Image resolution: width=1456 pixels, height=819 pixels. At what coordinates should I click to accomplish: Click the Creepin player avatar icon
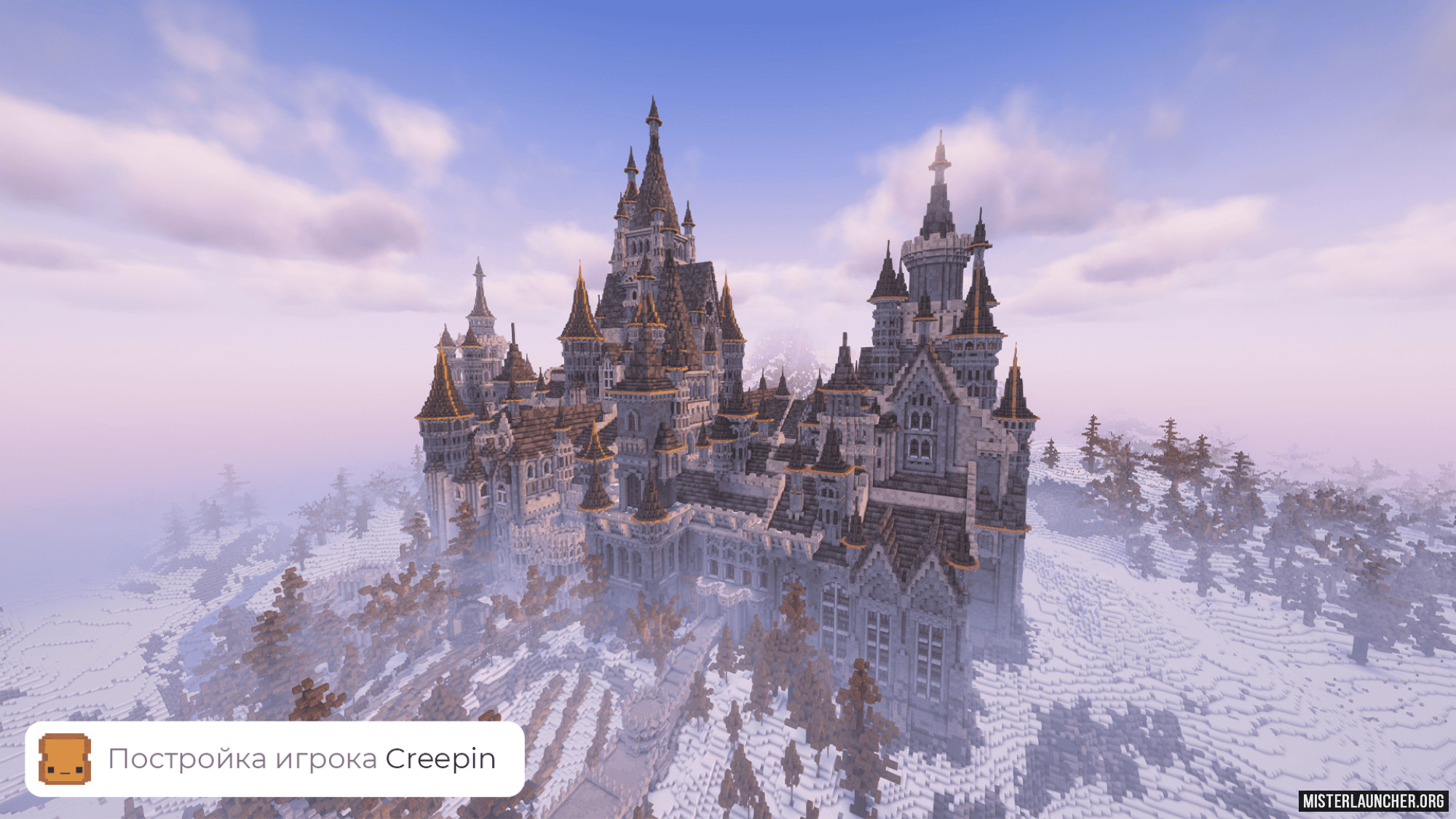[65, 759]
